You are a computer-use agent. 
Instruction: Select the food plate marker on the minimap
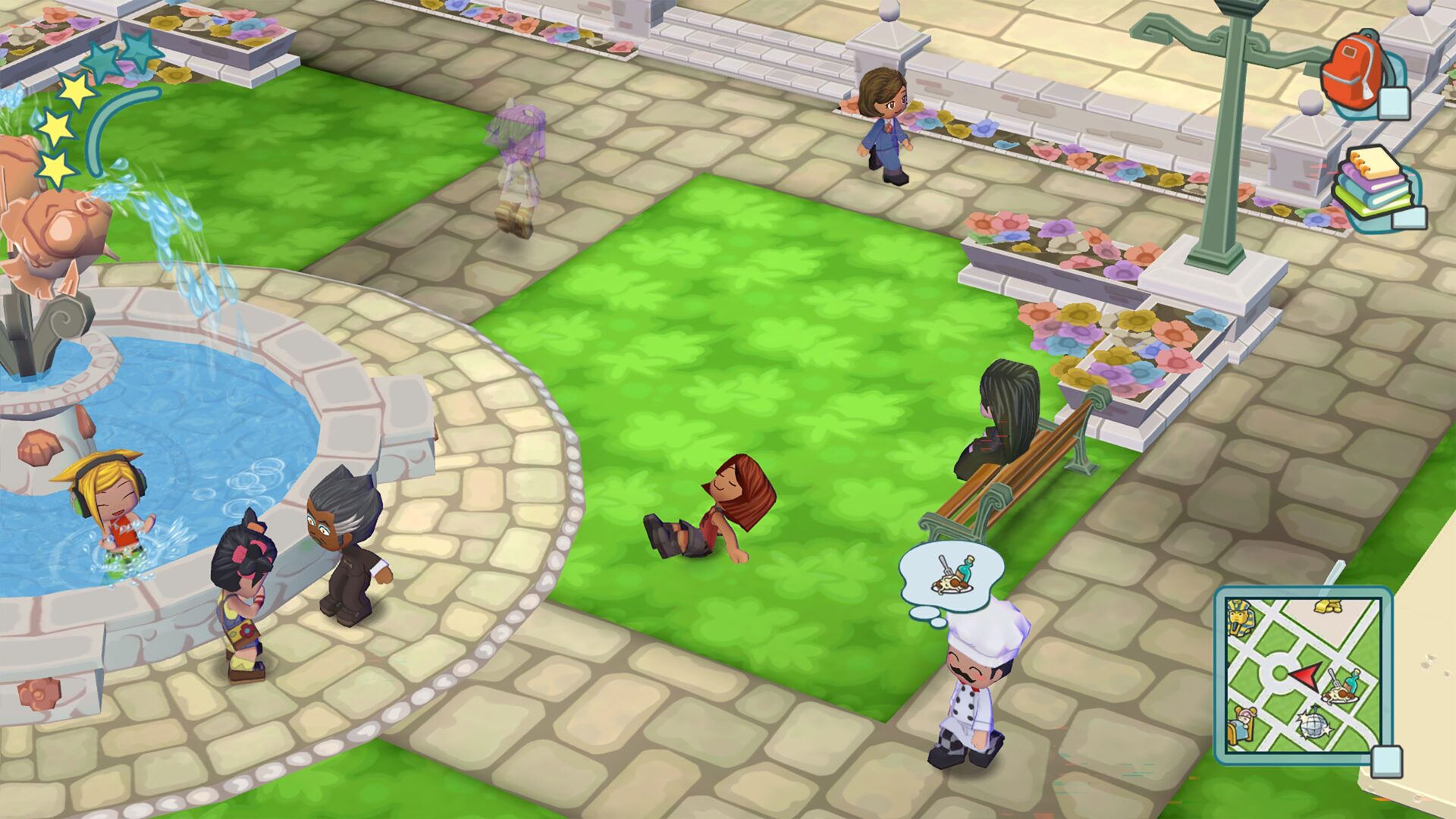pyautogui.click(x=1340, y=689)
